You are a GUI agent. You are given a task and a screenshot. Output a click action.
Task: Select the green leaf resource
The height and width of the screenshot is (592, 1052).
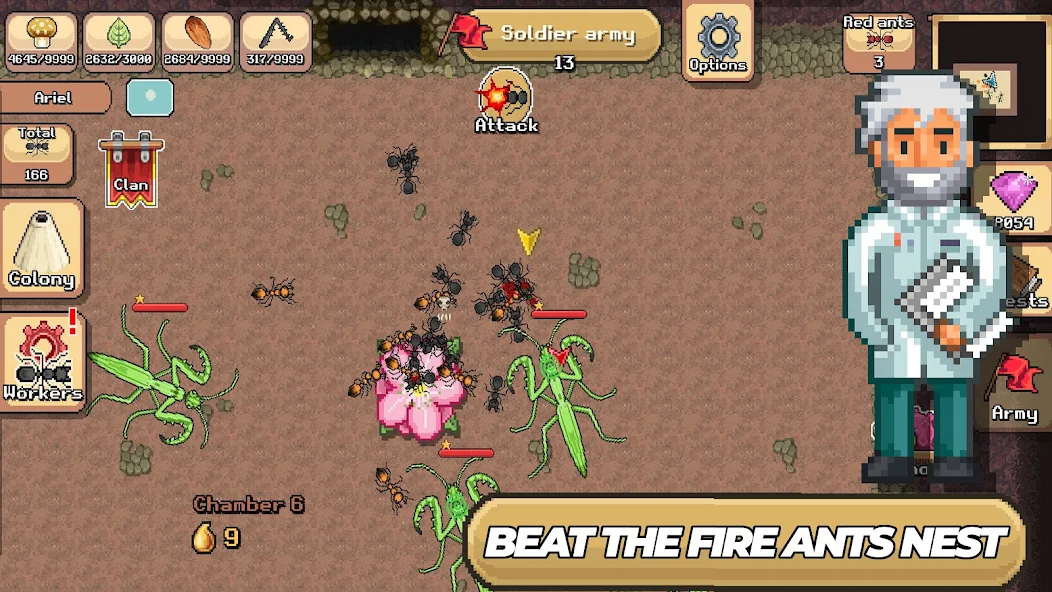tap(118, 40)
